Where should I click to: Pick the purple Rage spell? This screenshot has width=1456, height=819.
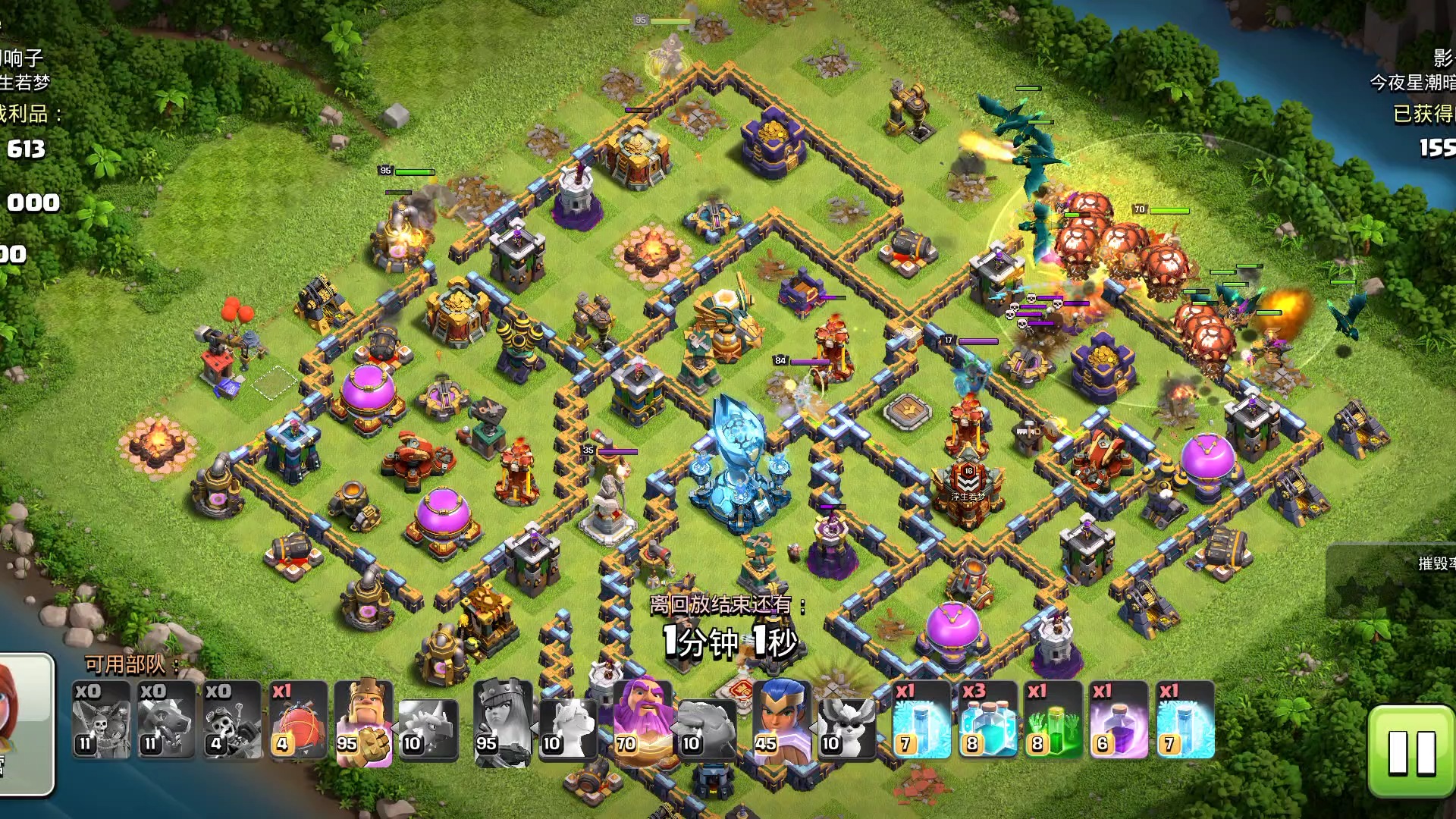pos(1119,720)
